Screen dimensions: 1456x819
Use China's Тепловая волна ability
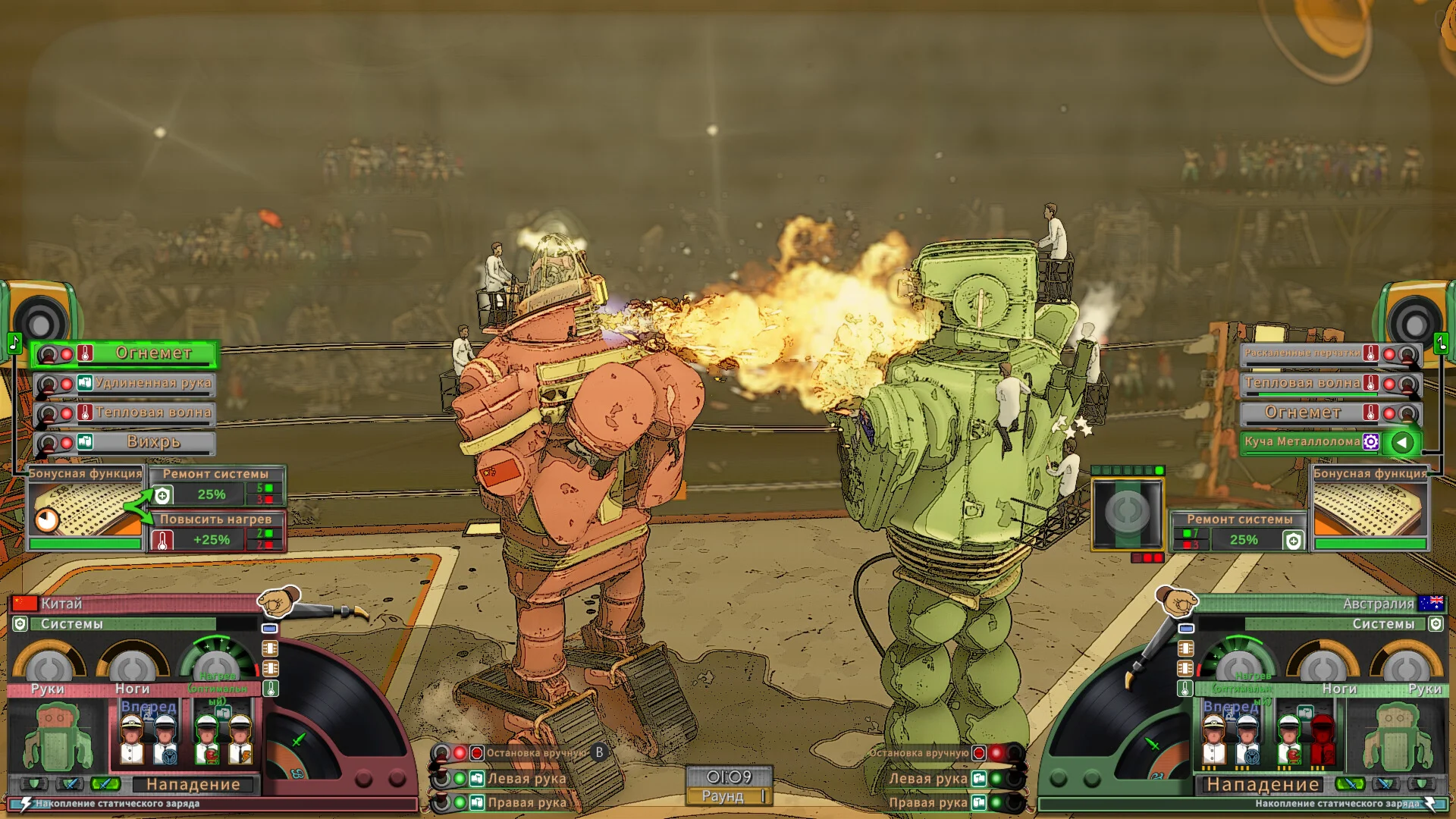click(x=153, y=413)
